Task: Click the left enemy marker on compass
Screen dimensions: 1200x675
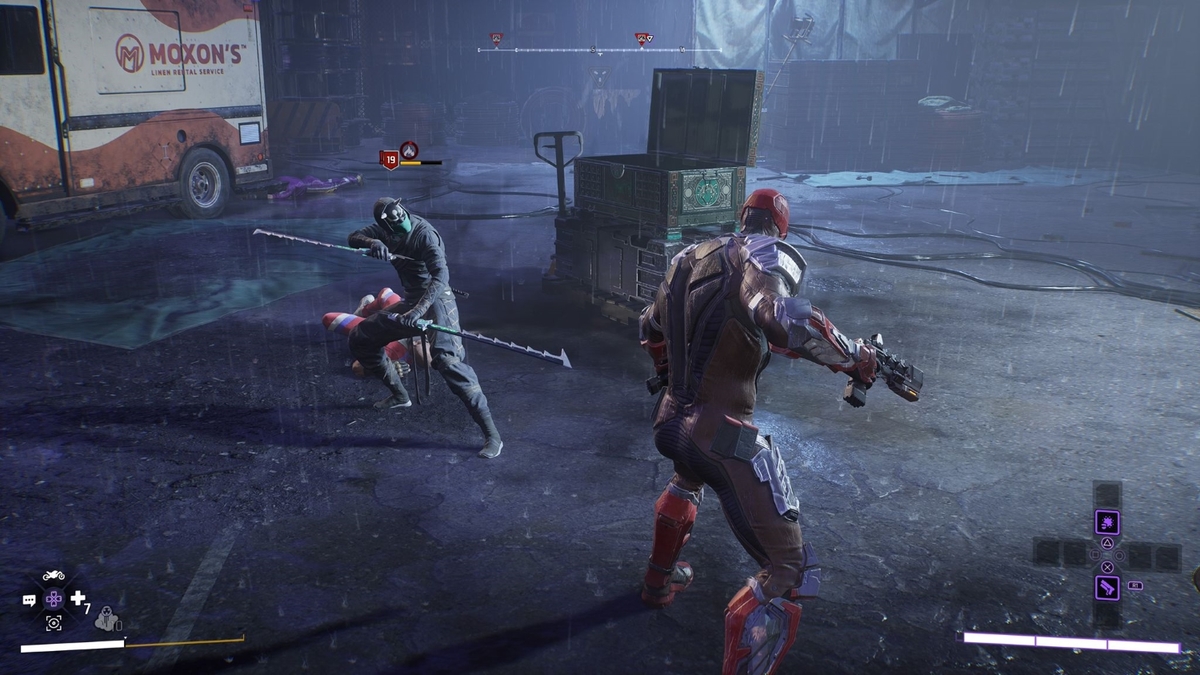Action: pos(496,40)
